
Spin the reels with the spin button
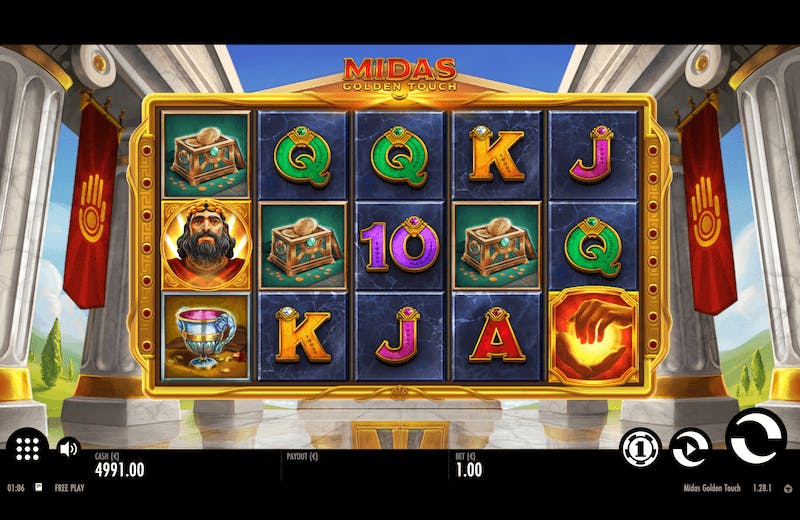pyautogui.click(x=756, y=437)
